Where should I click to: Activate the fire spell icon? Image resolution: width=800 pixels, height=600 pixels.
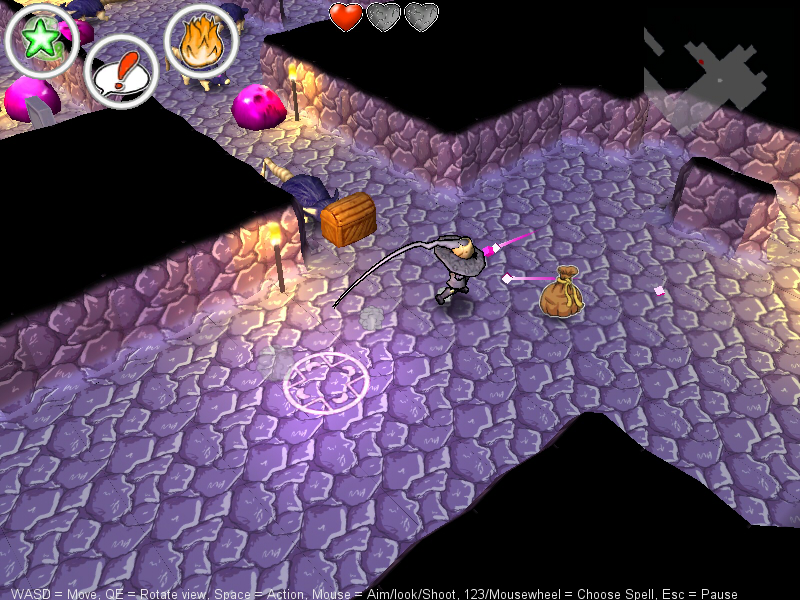pyautogui.click(x=201, y=41)
